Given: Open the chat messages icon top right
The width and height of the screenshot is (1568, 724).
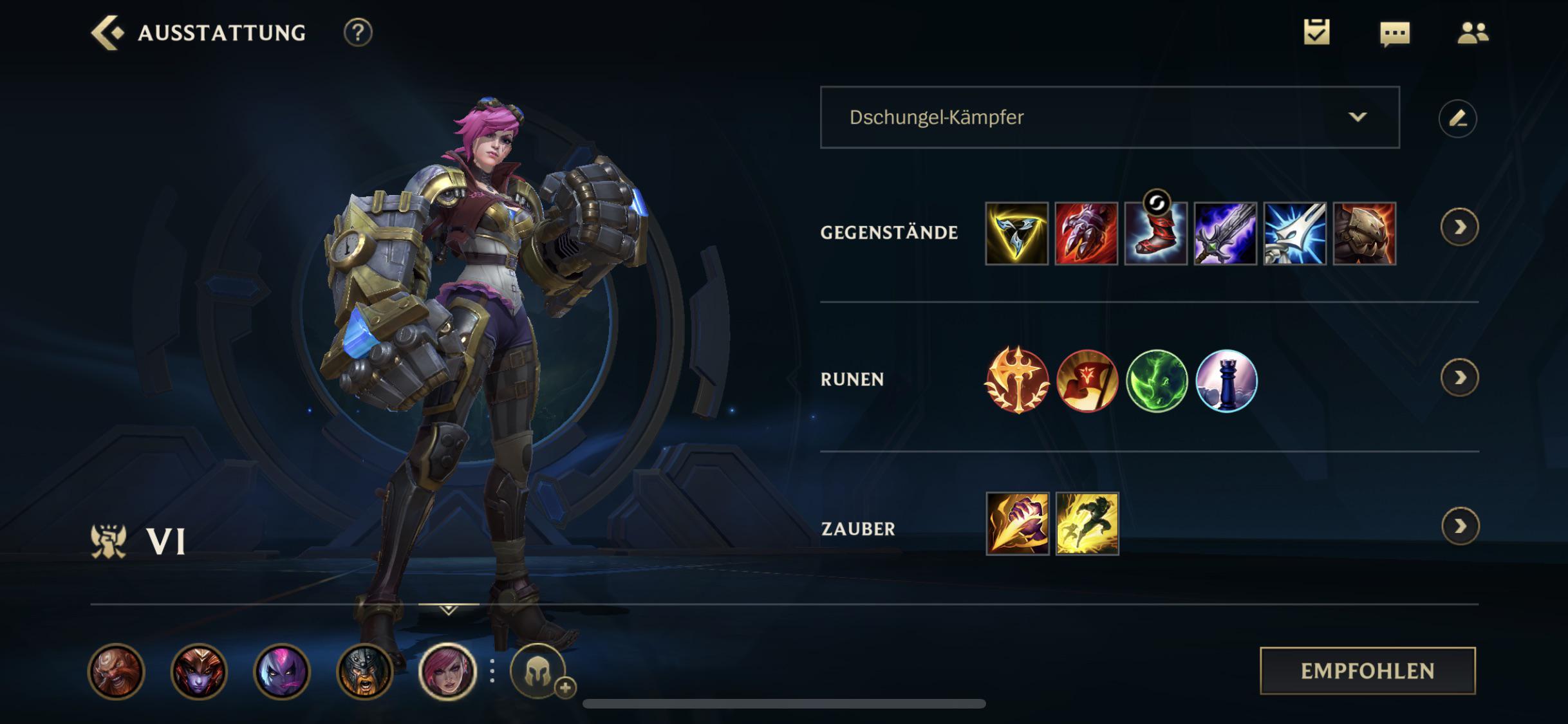Looking at the screenshot, I should tap(1394, 32).
